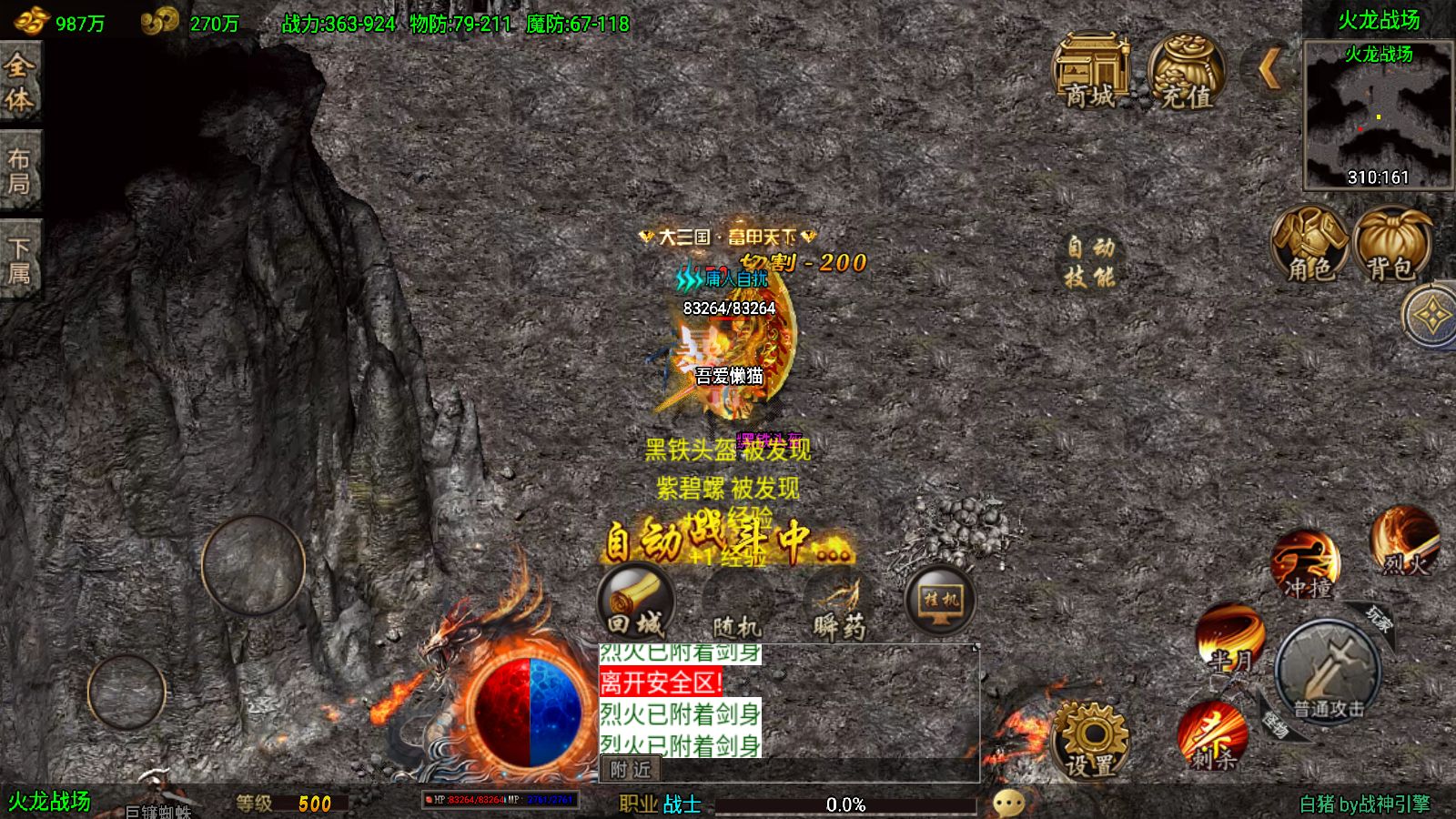Activate the 烈火 skill
This screenshot has height=819, width=1456.
[1404, 541]
